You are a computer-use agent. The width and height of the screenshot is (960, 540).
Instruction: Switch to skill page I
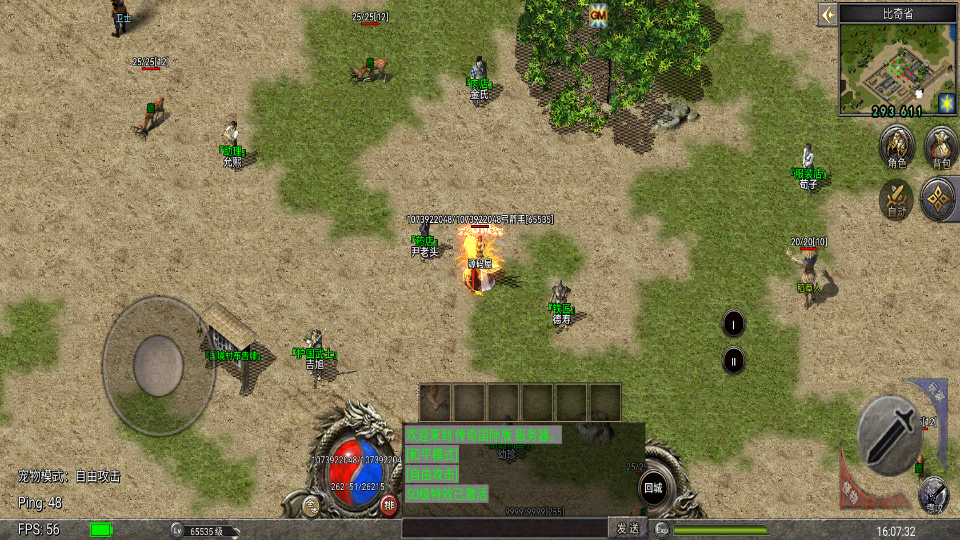[x=734, y=323]
